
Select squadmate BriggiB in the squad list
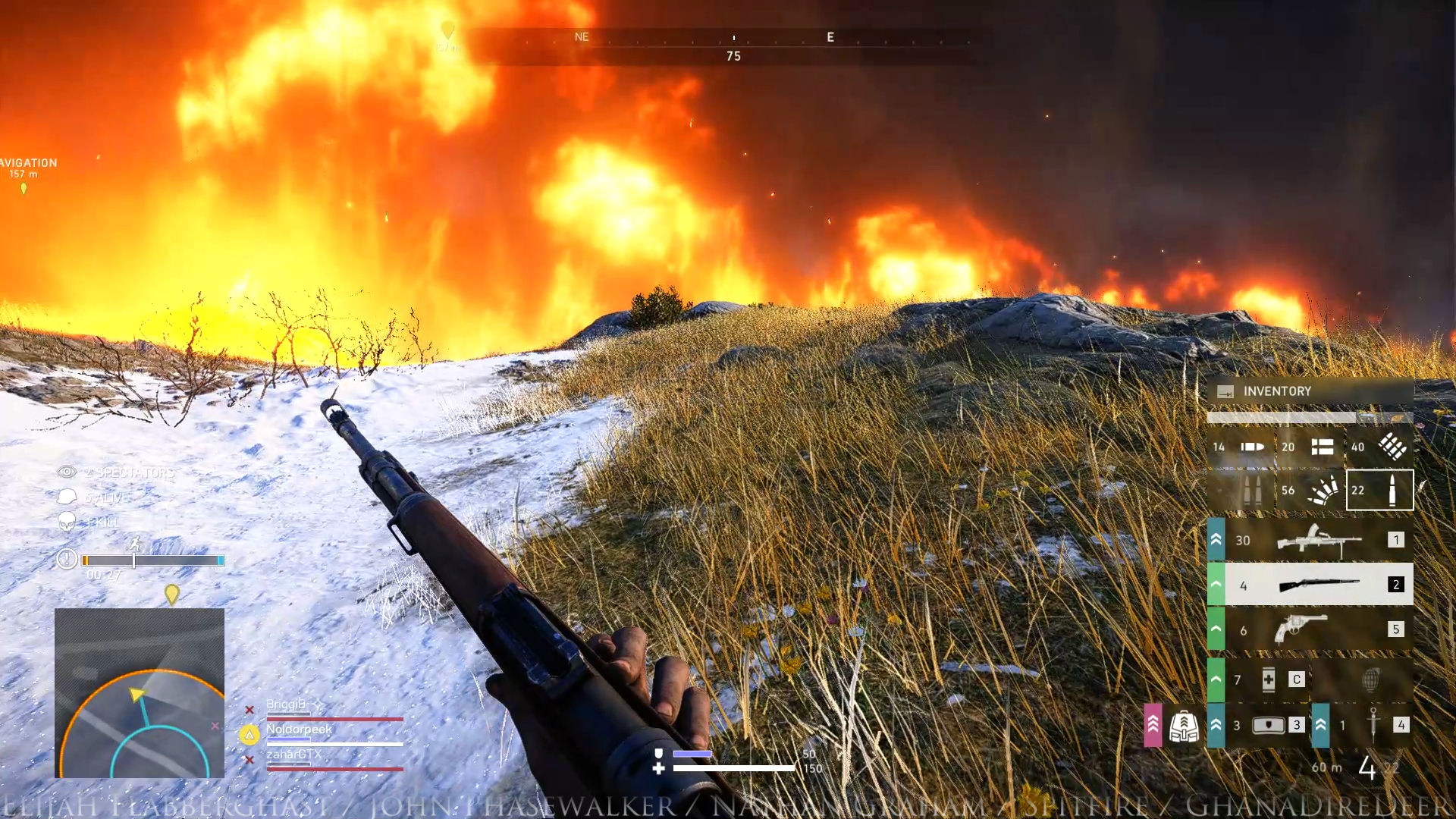point(286,704)
